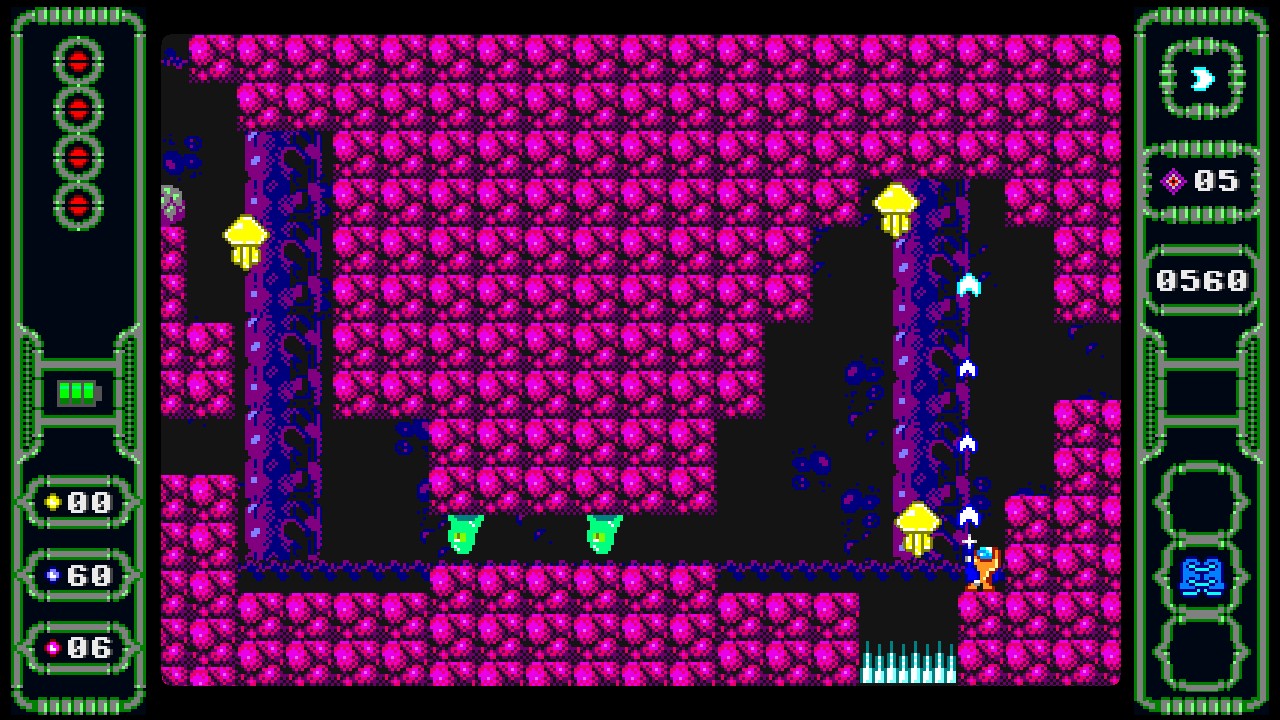Expand the score capsule displaying 0560
The width and height of the screenshot is (1280, 720).
pyautogui.click(x=1200, y=280)
